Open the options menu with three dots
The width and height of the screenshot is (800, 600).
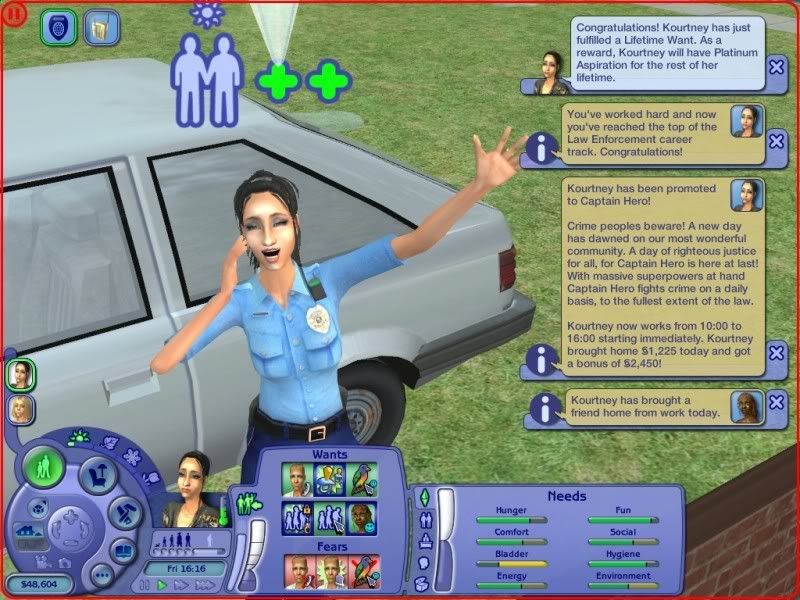[x=100, y=575]
